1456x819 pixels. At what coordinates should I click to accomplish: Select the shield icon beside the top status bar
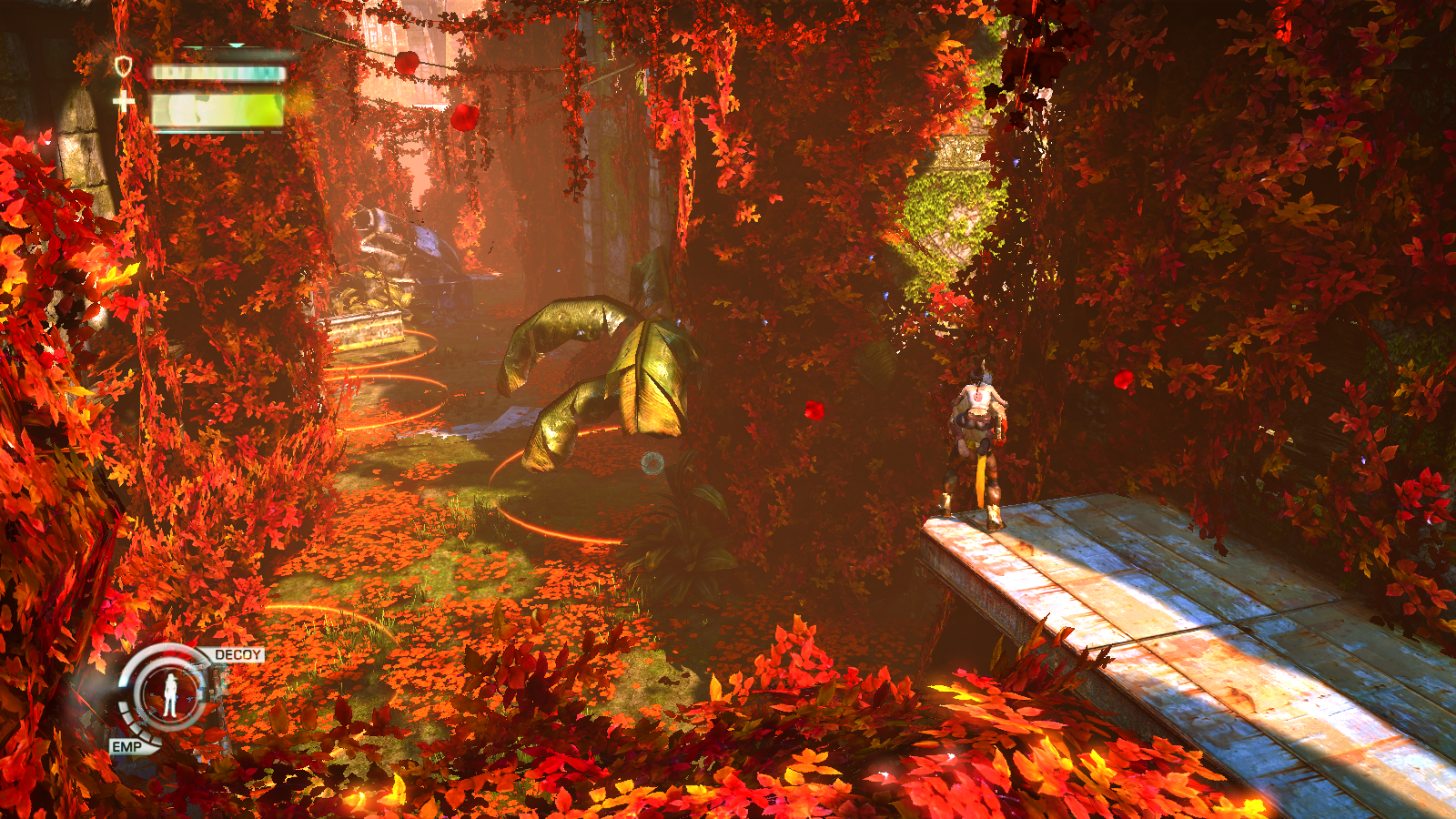coord(124,65)
